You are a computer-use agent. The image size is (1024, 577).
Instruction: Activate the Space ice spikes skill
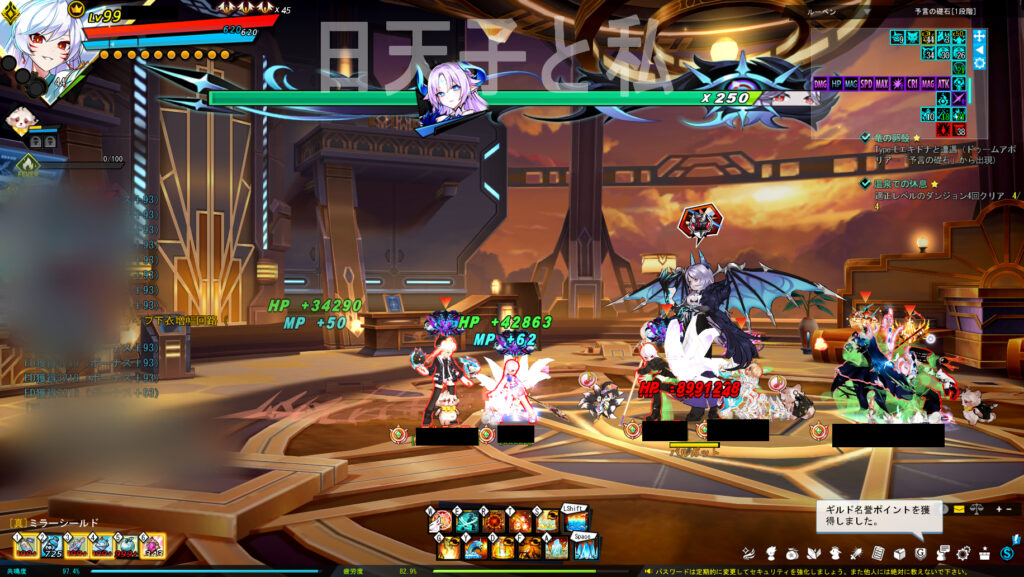[585, 547]
